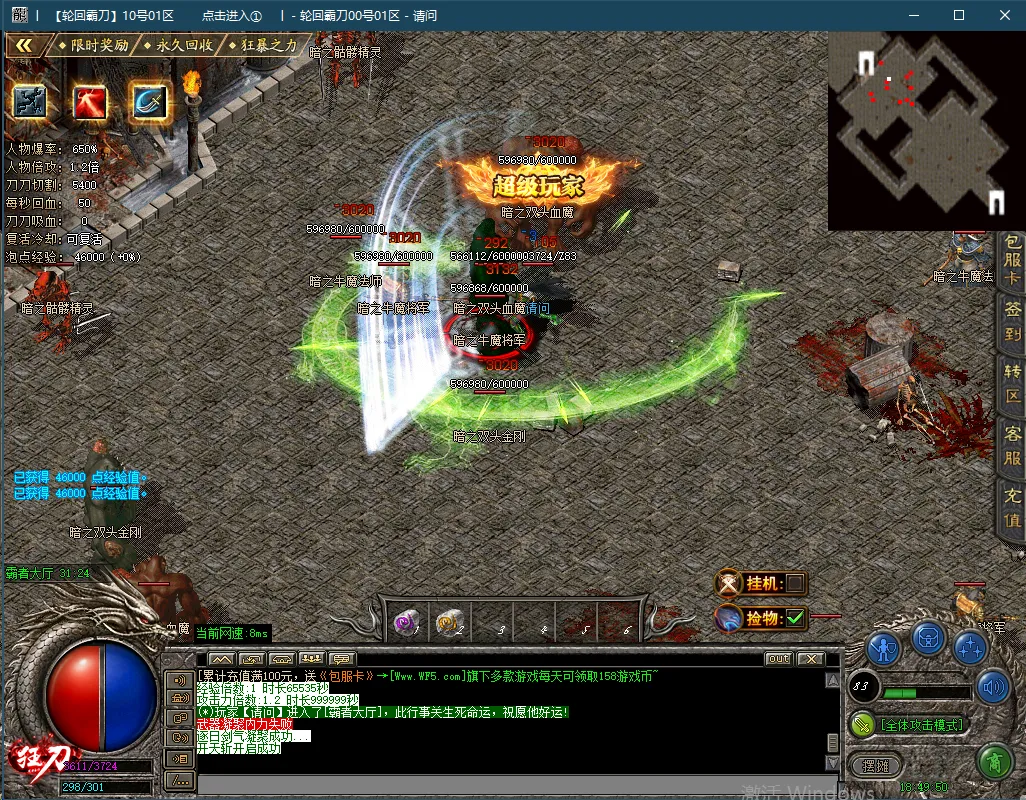Open the 狂暴之力 berserk power tab
This screenshot has height=800, width=1026.
(x=263, y=45)
